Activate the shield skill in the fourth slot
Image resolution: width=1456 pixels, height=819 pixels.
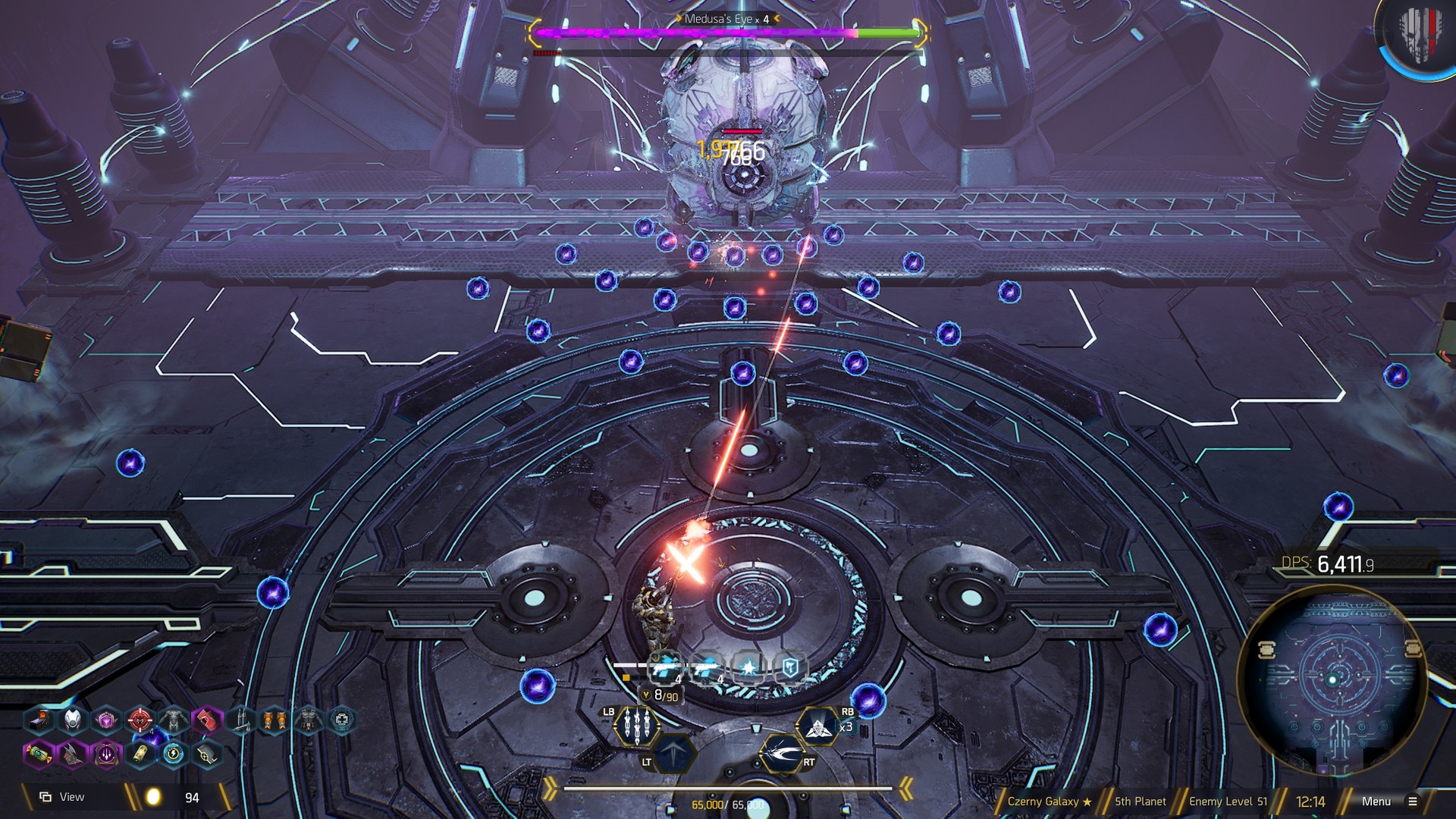791,667
